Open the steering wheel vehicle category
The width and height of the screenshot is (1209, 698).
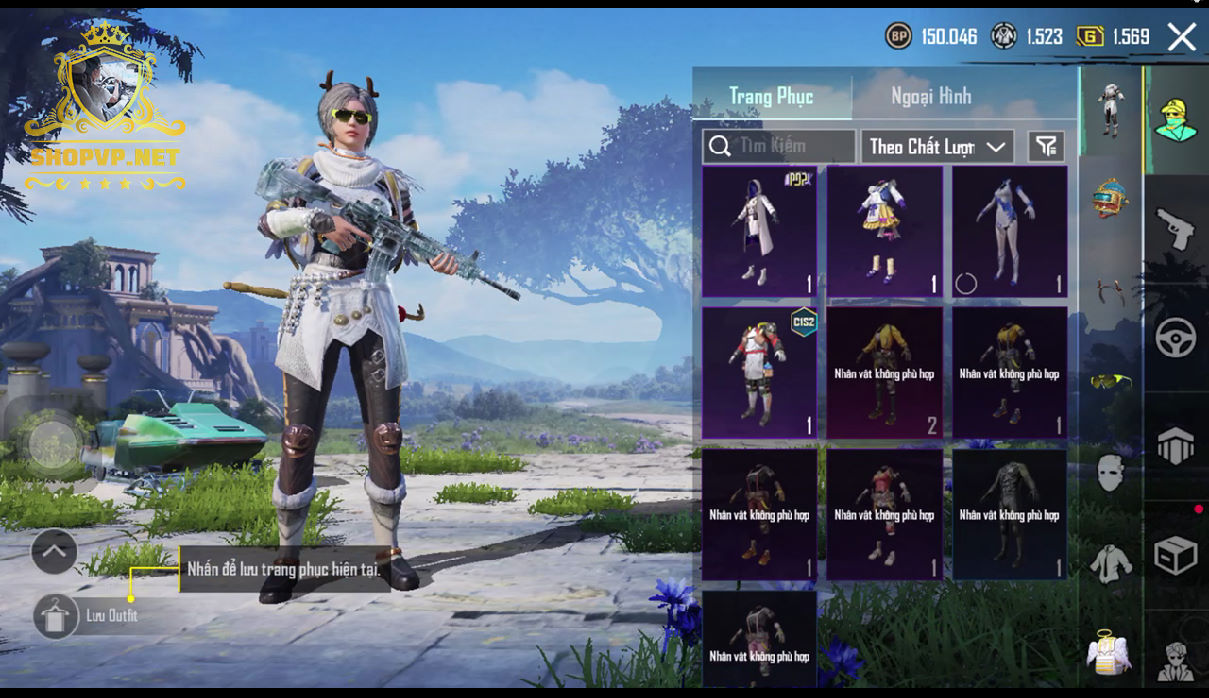[x=1175, y=338]
